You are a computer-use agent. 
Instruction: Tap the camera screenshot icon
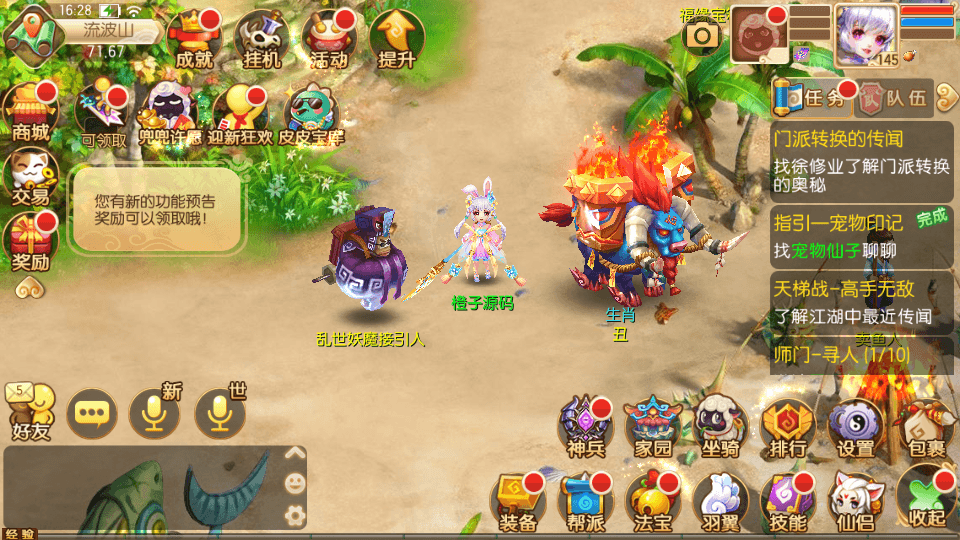(x=703, y=35)
